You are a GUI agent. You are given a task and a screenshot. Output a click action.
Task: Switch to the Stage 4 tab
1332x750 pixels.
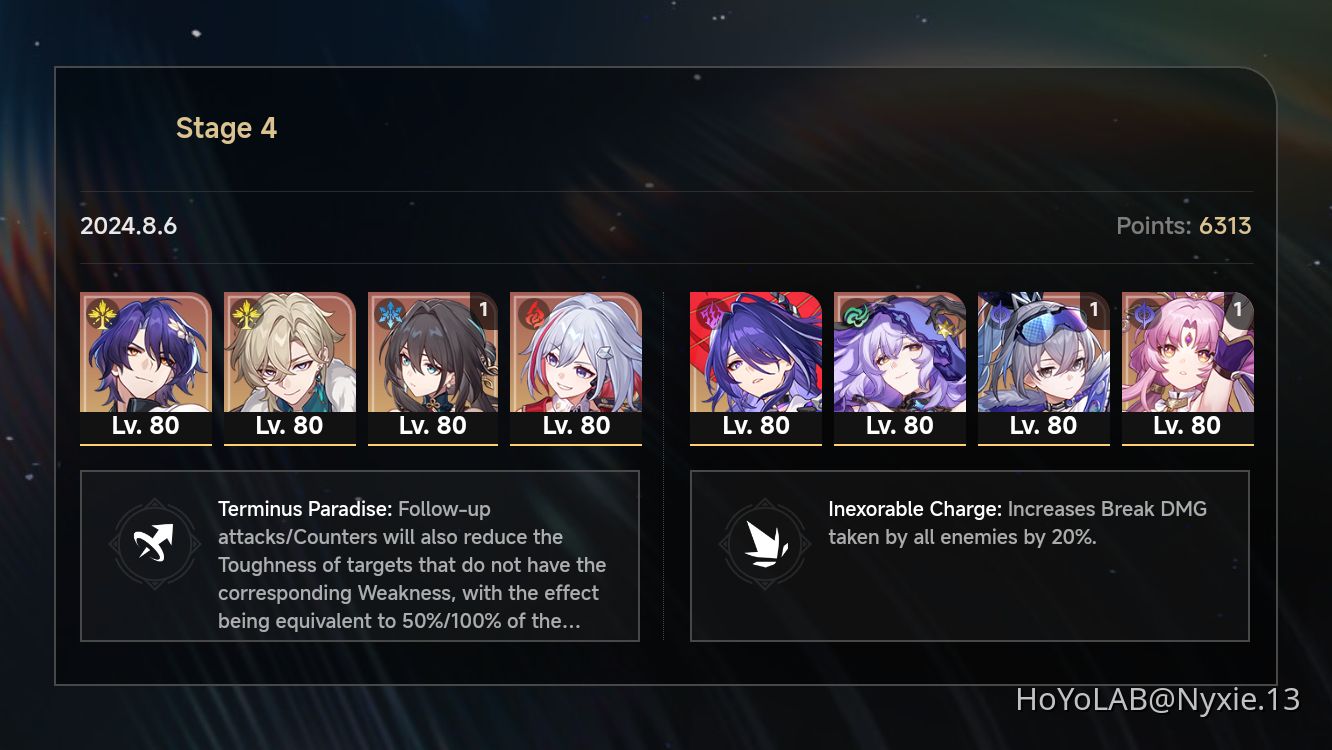pyautogui.click(x=226, y=127)
